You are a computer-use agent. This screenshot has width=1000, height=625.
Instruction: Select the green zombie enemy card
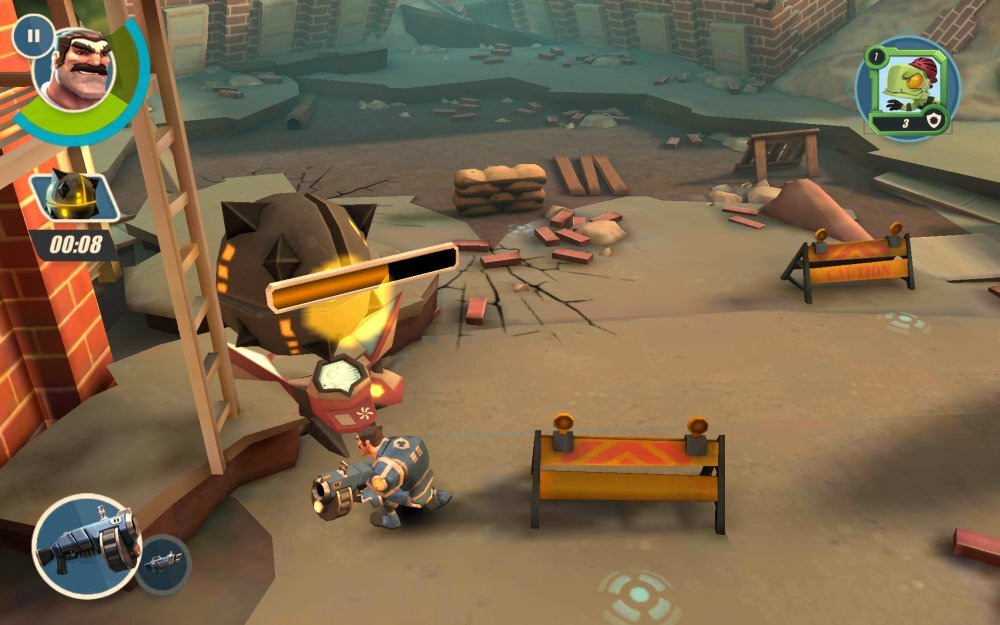[x=906, y=87]
